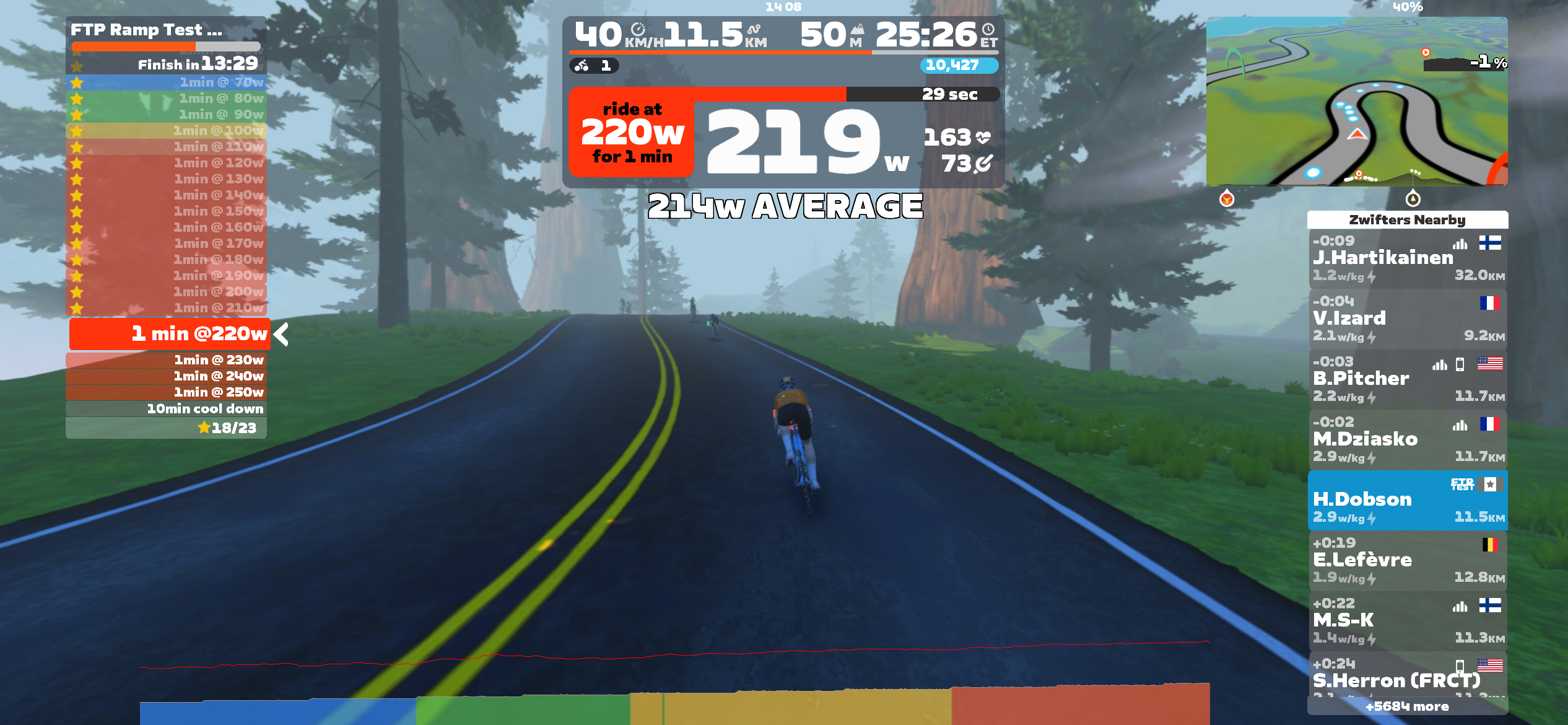Click highlighted H.Dobson rider row
This screenshot has height=725, width=1568.
coord(1407,500)
